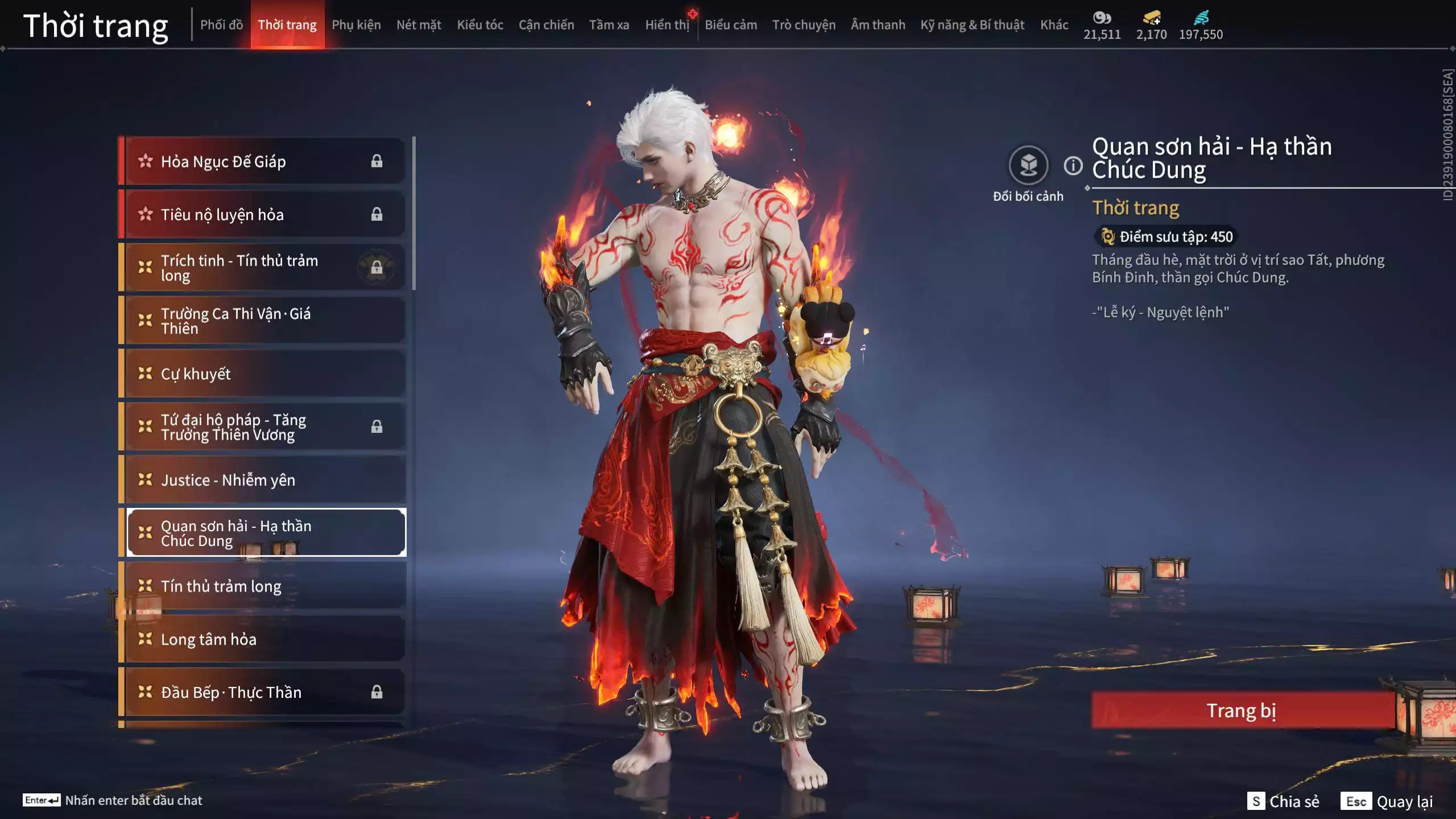Select the Nét mặt tab
1456x819 pixels.
point(419,25)
